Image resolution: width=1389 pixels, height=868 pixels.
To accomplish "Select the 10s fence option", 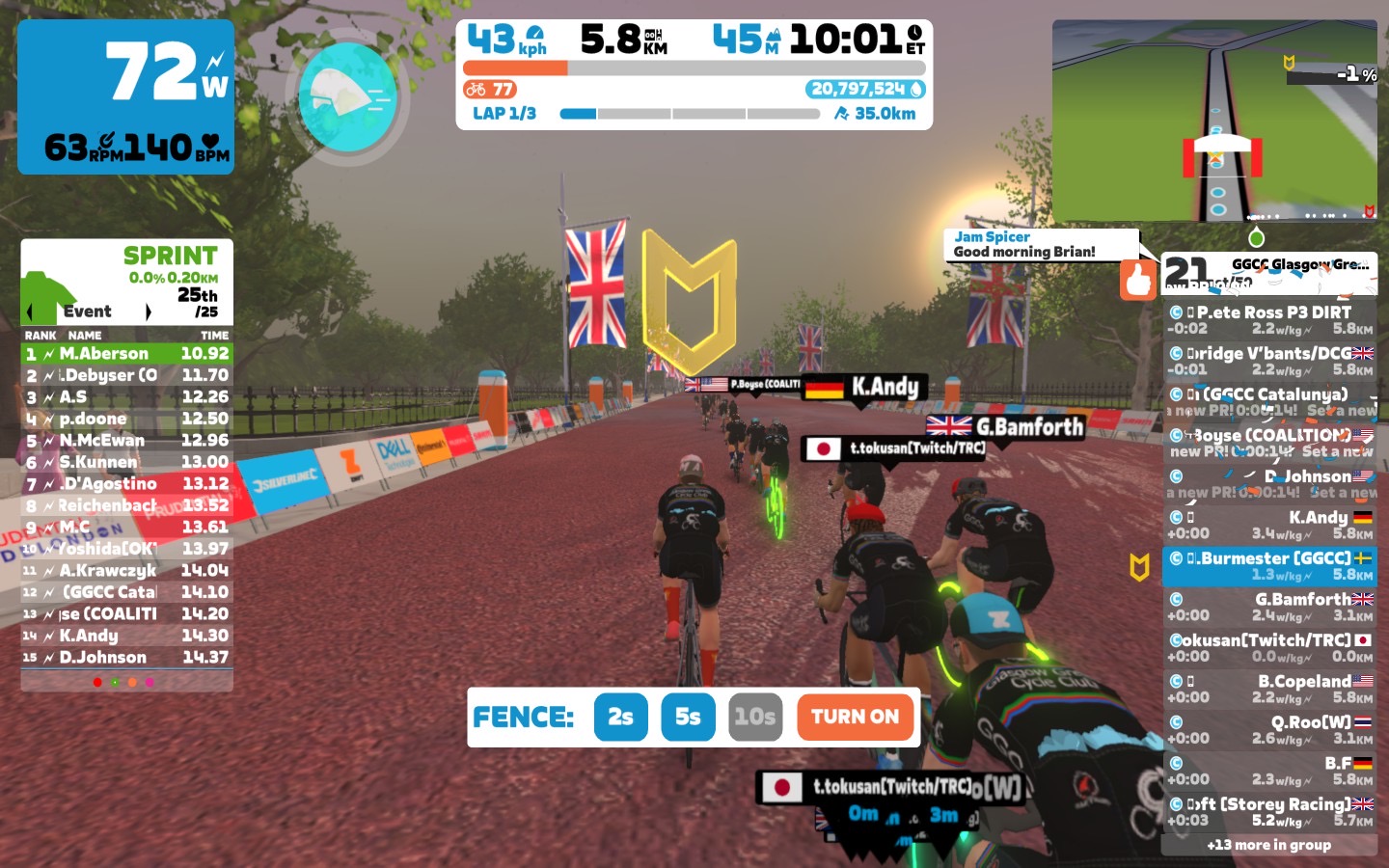I will [754, 717].
